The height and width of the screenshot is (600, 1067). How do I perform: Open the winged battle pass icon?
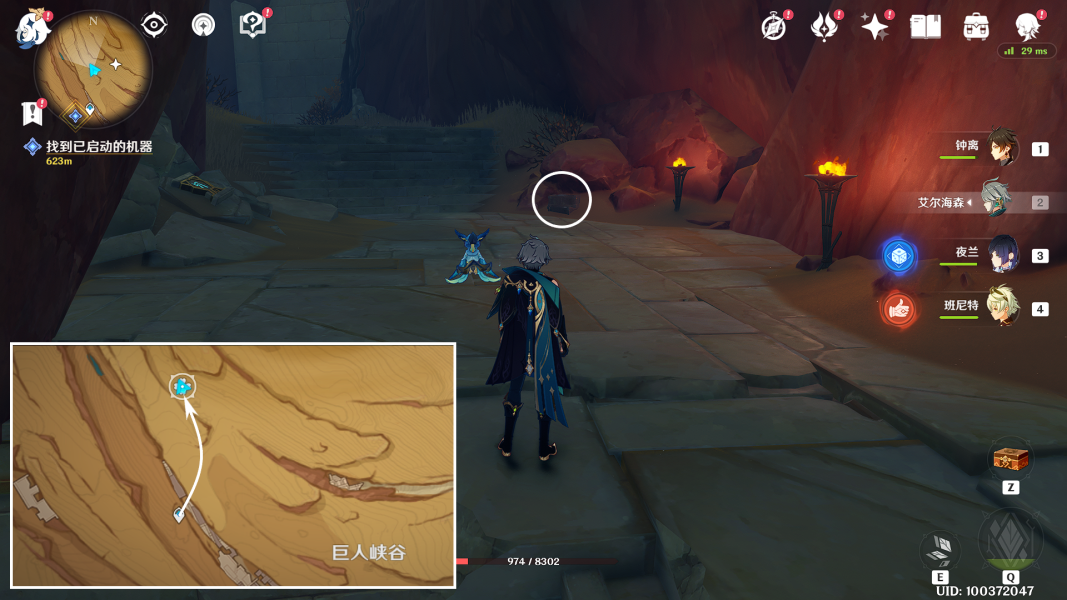pos(824,27)
